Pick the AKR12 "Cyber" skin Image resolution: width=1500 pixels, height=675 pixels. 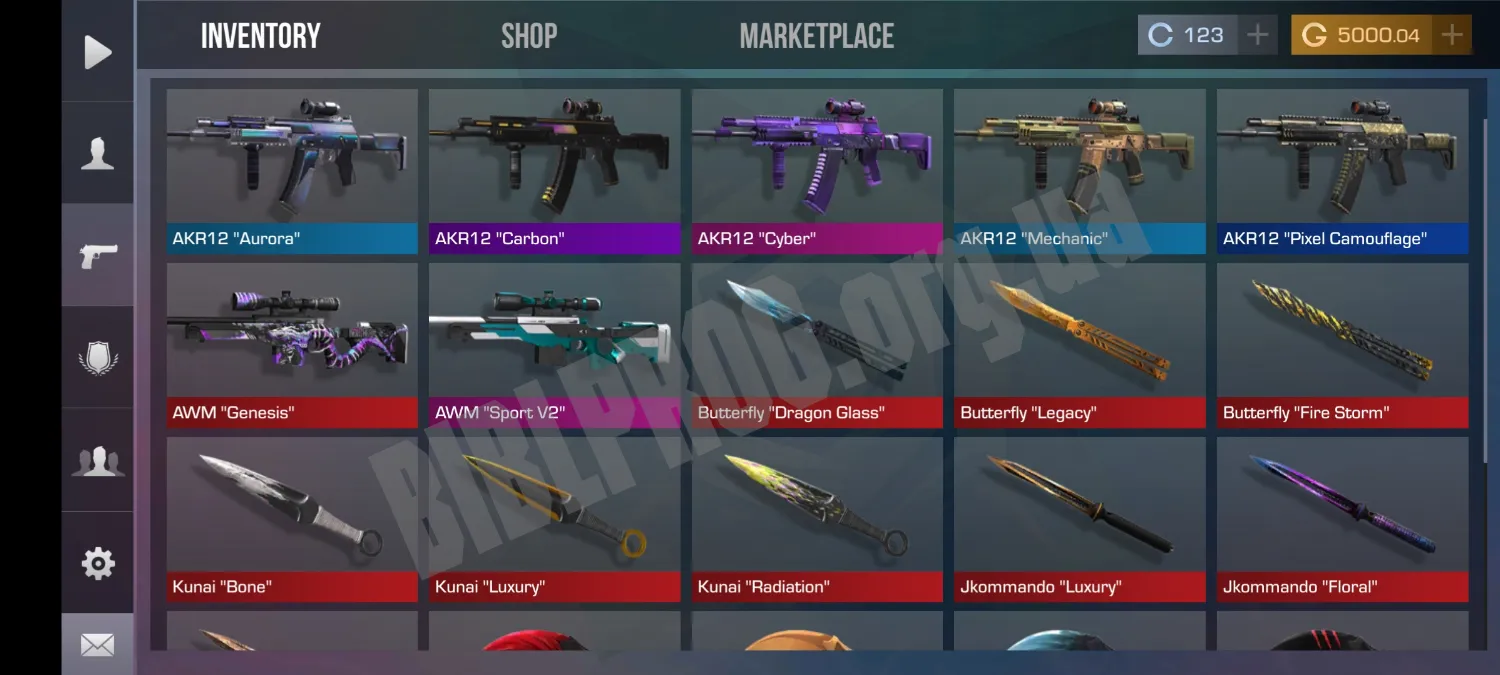pyautogui.click(x=817, y=170)
